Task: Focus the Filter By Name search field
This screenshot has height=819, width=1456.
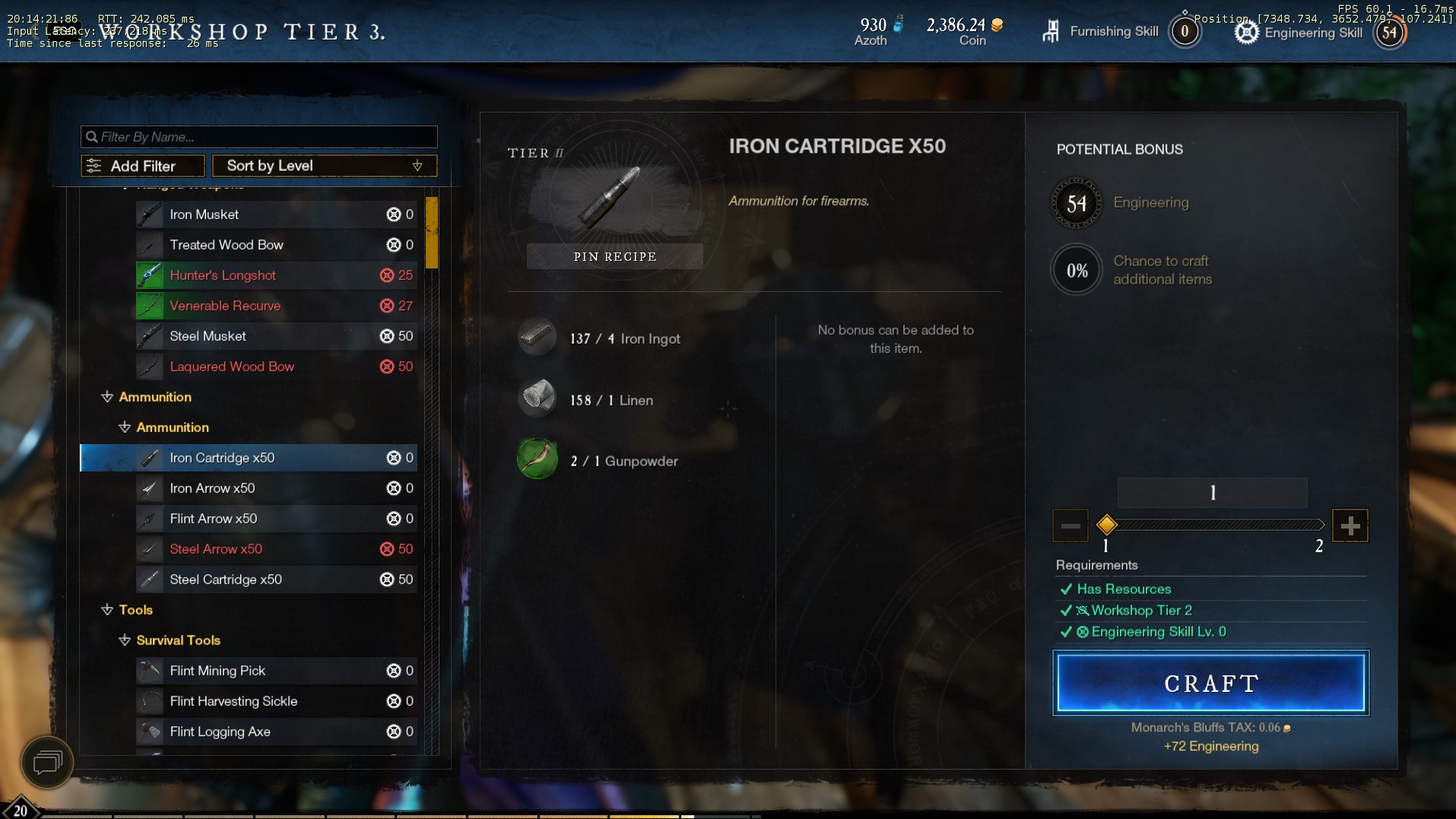Action: click(x=259, y=137)
